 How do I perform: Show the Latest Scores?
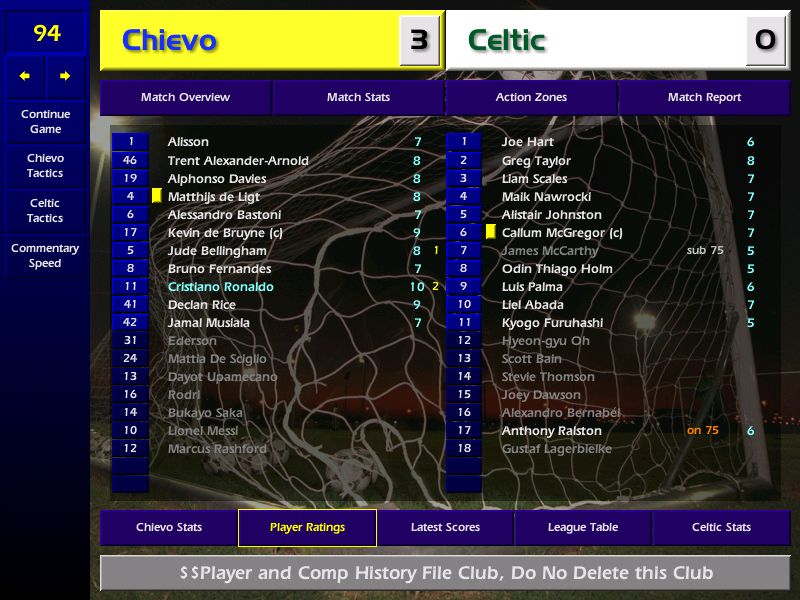445,528
